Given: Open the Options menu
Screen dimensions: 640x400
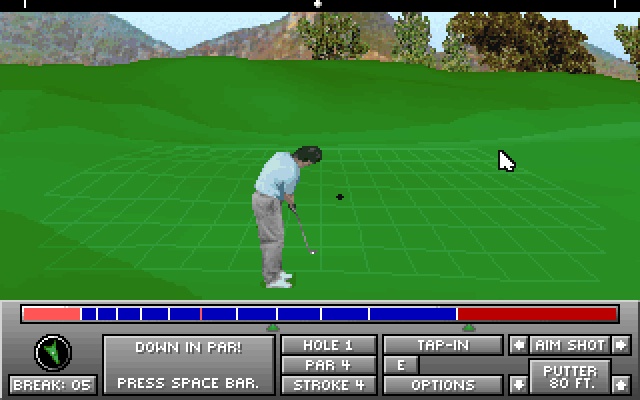Looking at the screenshot, I should click(x=443, y=385).
